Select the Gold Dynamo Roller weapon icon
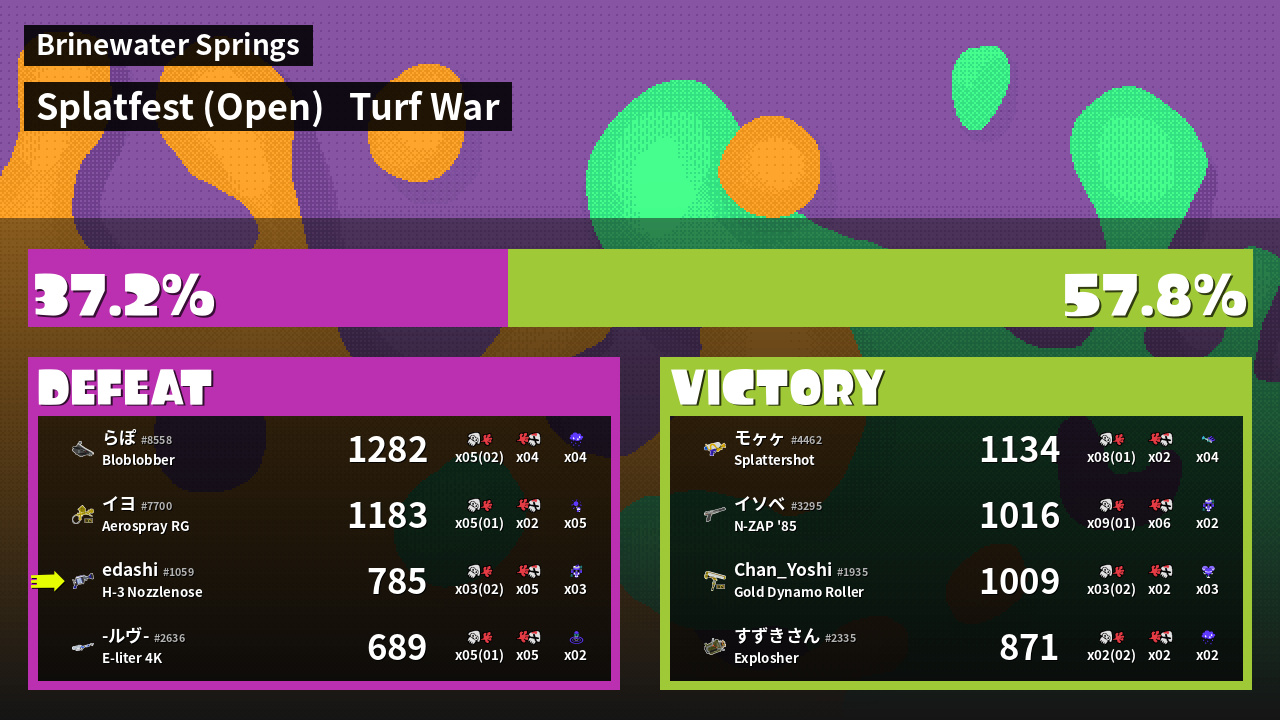The height and width of the screenshot is (720, 1280). [x=713, y=581]
